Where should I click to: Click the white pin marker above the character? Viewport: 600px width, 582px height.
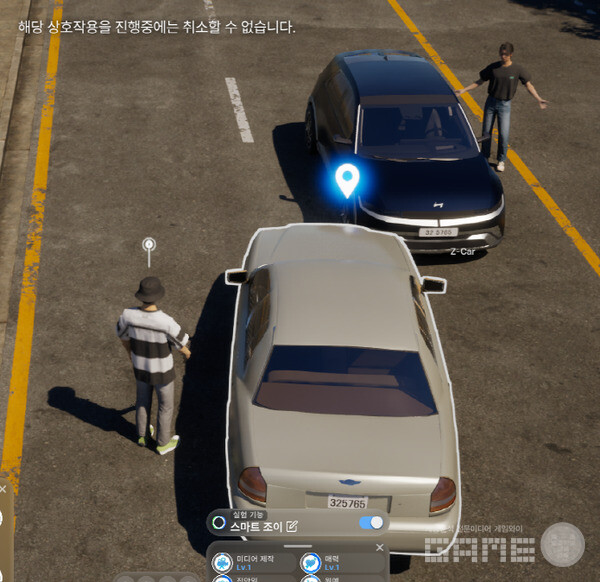tap(149, 245)
